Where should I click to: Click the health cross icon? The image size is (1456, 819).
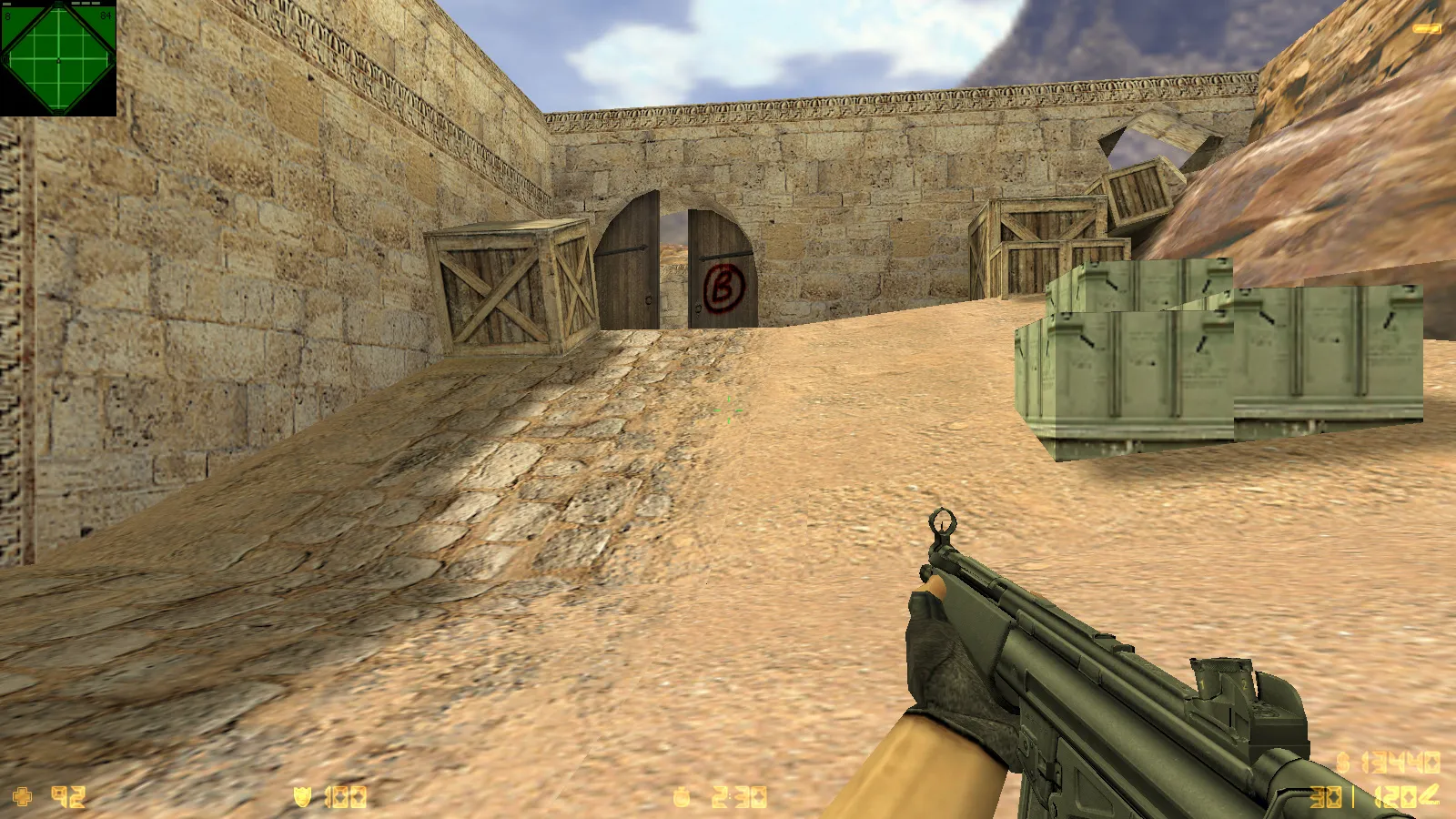pyautogui.click(x=23, y=797)
